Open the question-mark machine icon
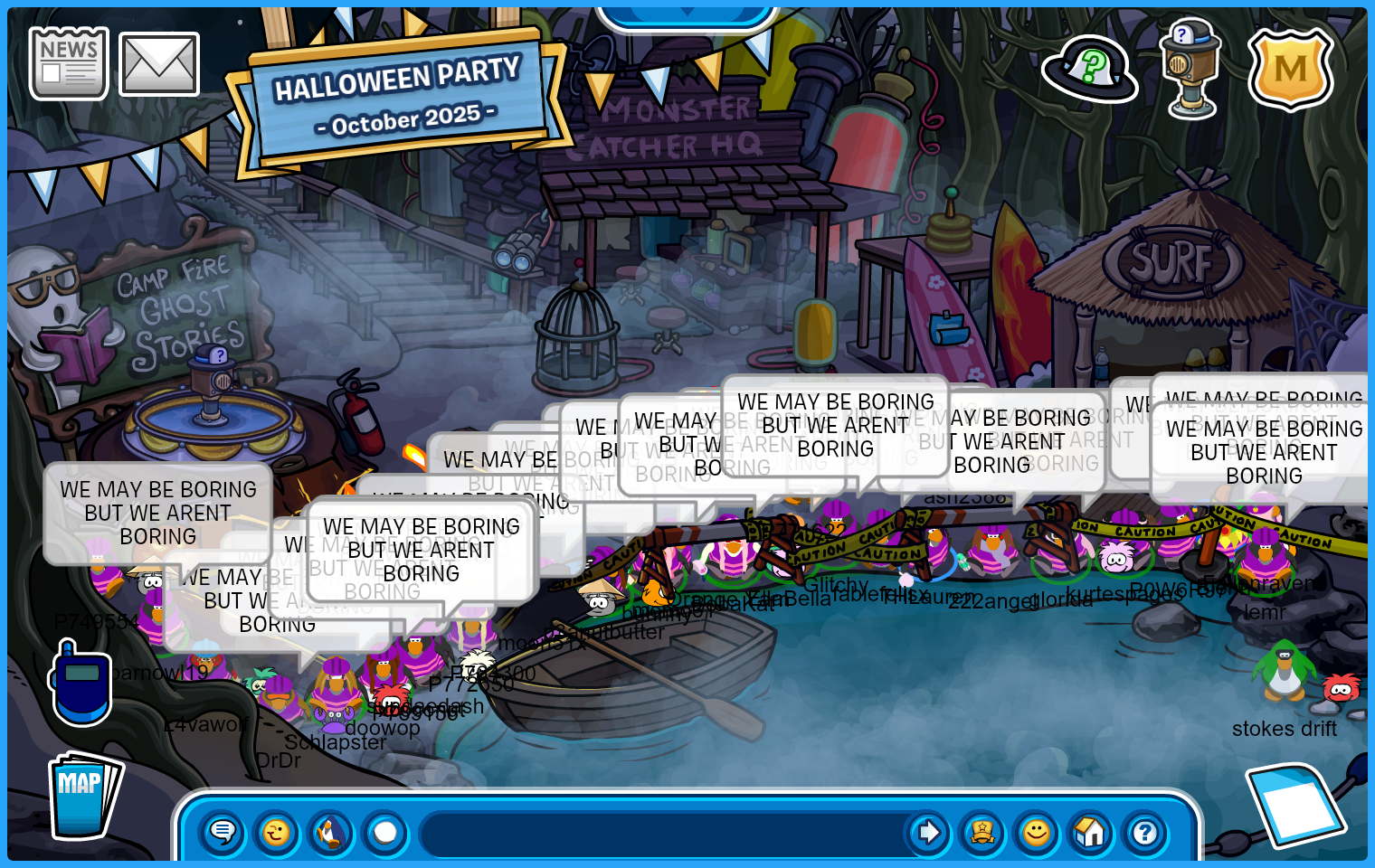Viewport: 1375px width, 868px height. pyautogui.click(x=1191, y=70)
